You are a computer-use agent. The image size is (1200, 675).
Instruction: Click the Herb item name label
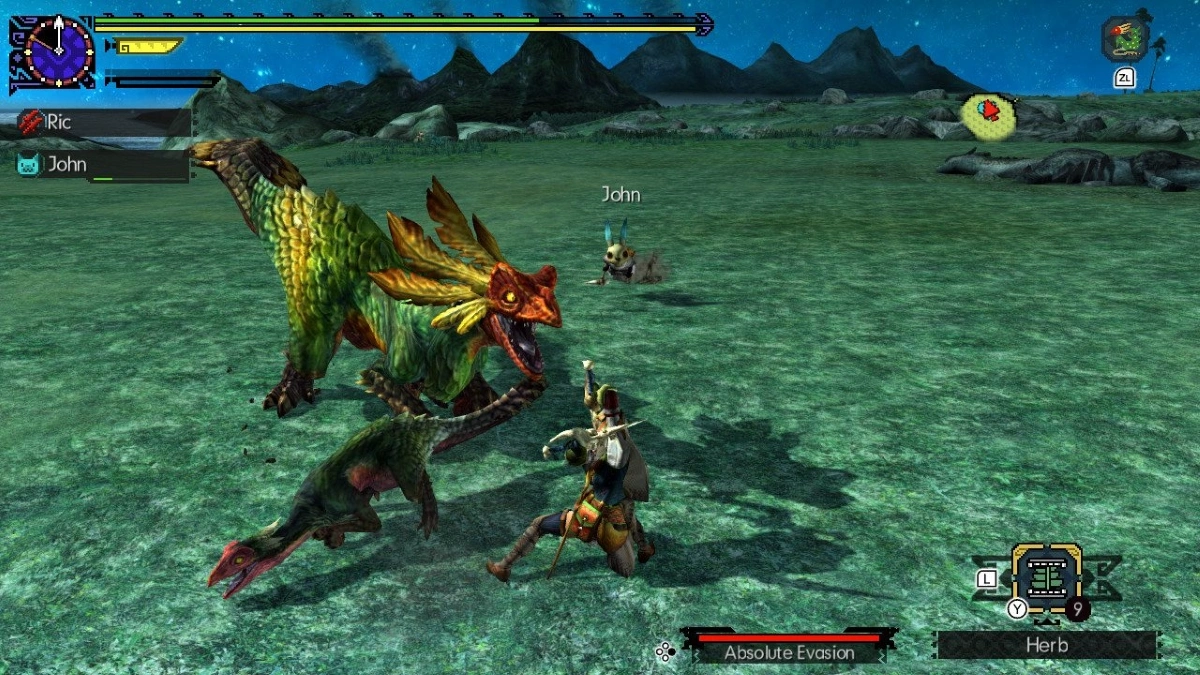coord(1046,645)
